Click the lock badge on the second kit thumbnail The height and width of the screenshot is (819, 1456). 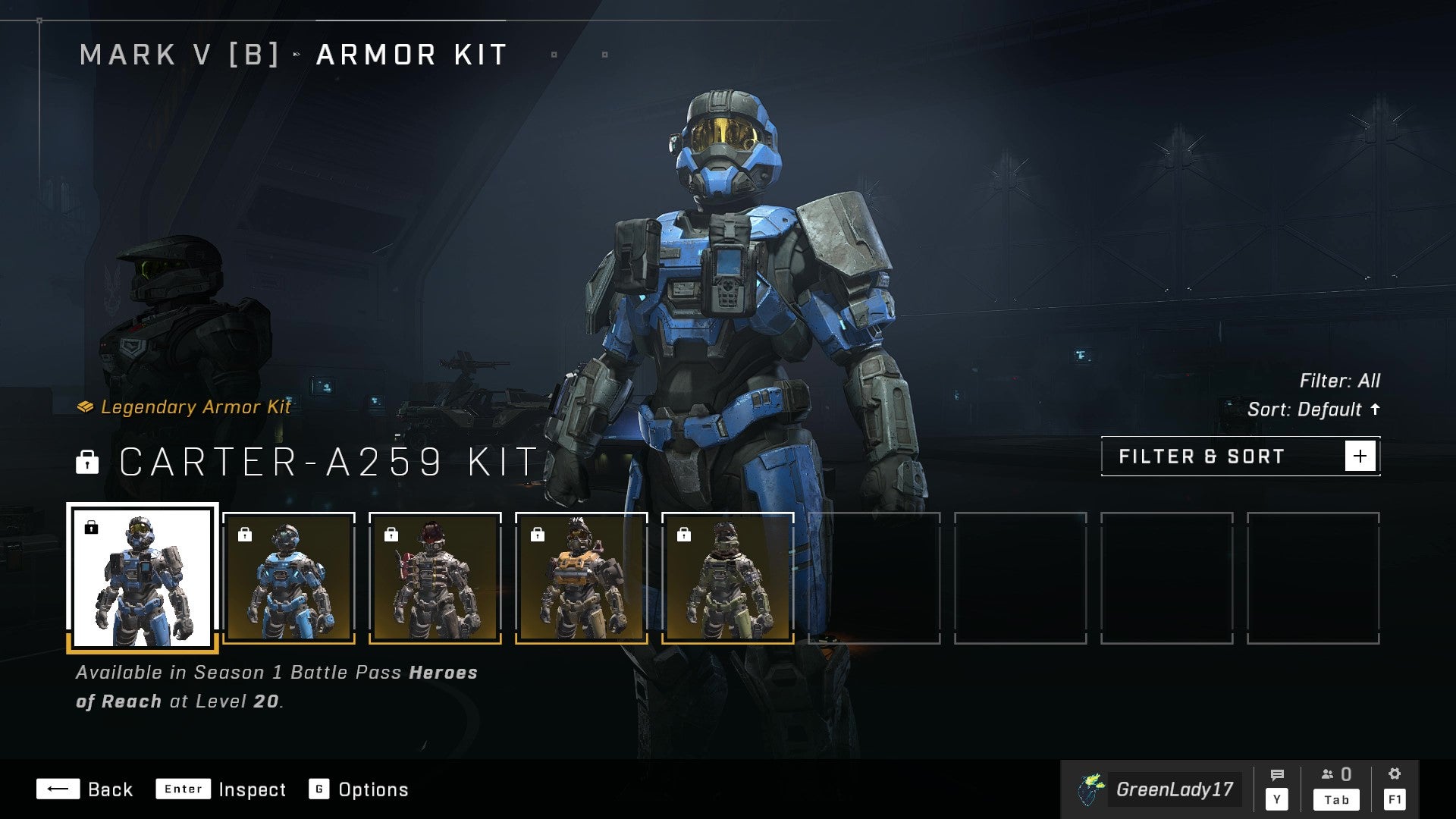pyautogui.click(x=246, y=535)
